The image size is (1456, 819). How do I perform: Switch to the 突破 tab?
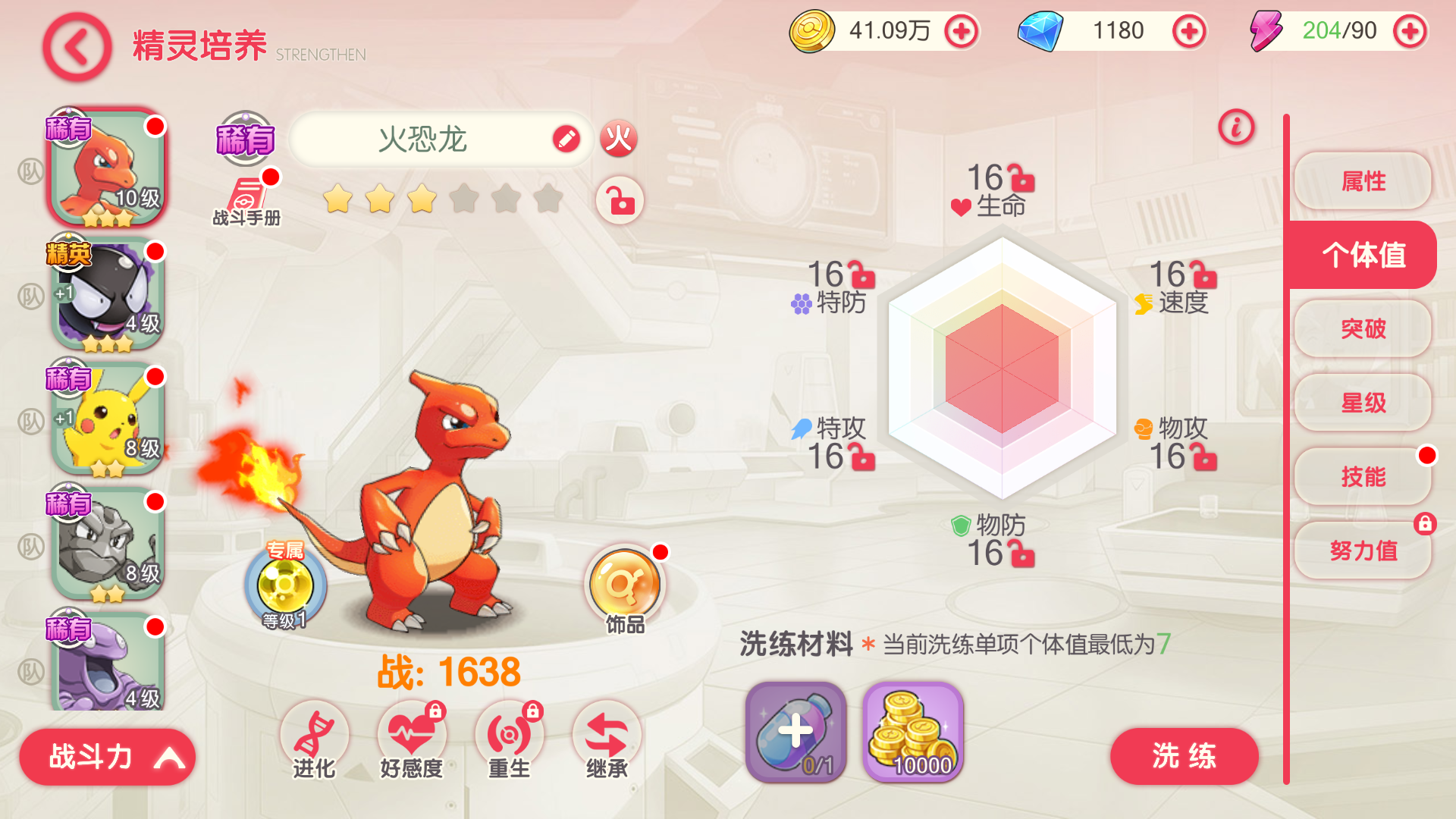1363,328
